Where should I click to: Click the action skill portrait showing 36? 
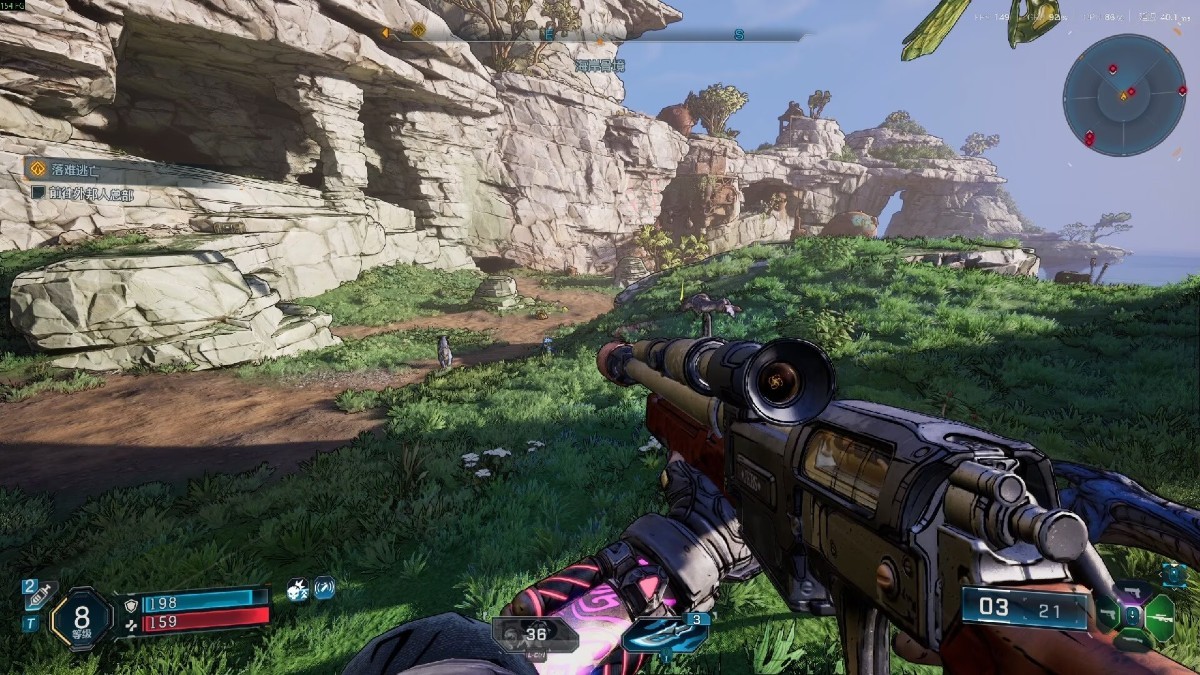pyautogui.click(x=534, y=634)
